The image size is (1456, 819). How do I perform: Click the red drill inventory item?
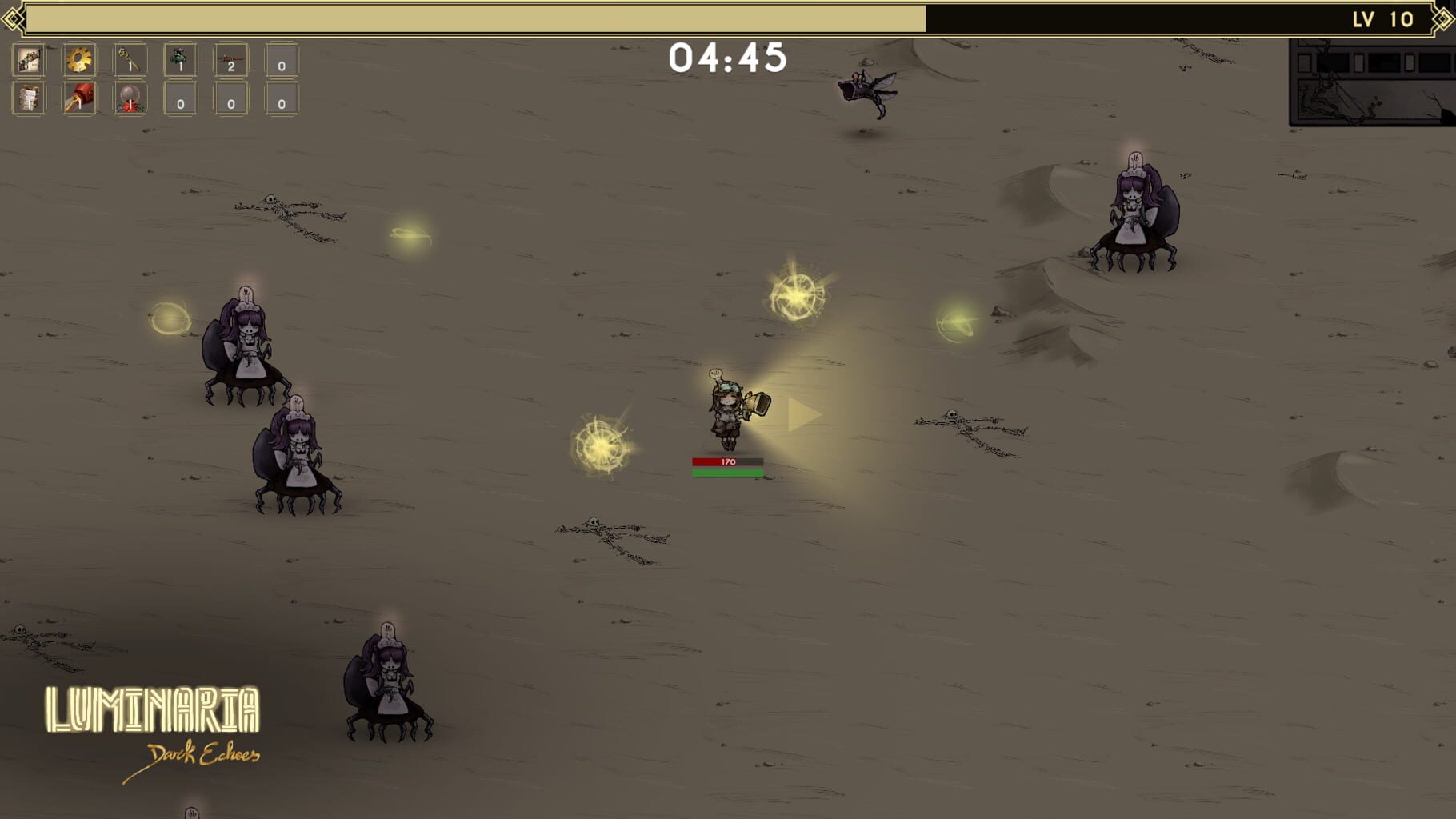click(x=79, y=98)
